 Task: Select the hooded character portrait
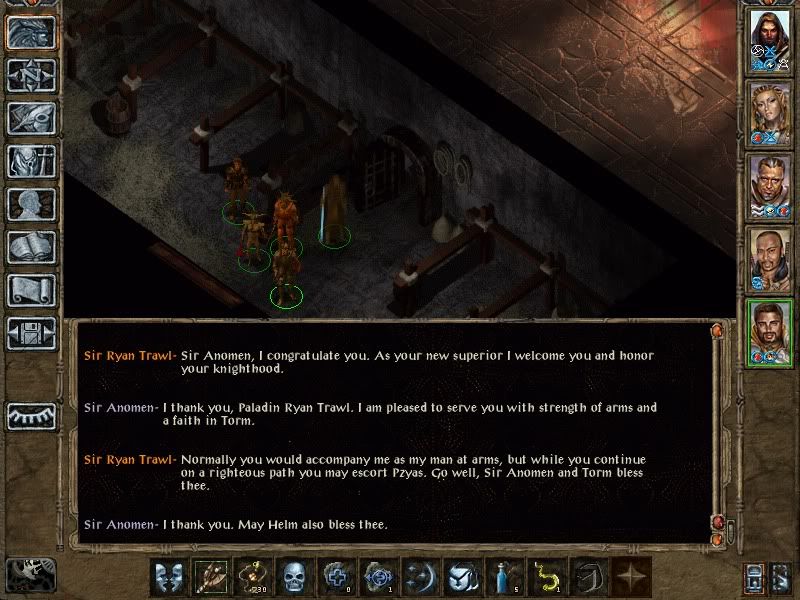pos(770,42)
